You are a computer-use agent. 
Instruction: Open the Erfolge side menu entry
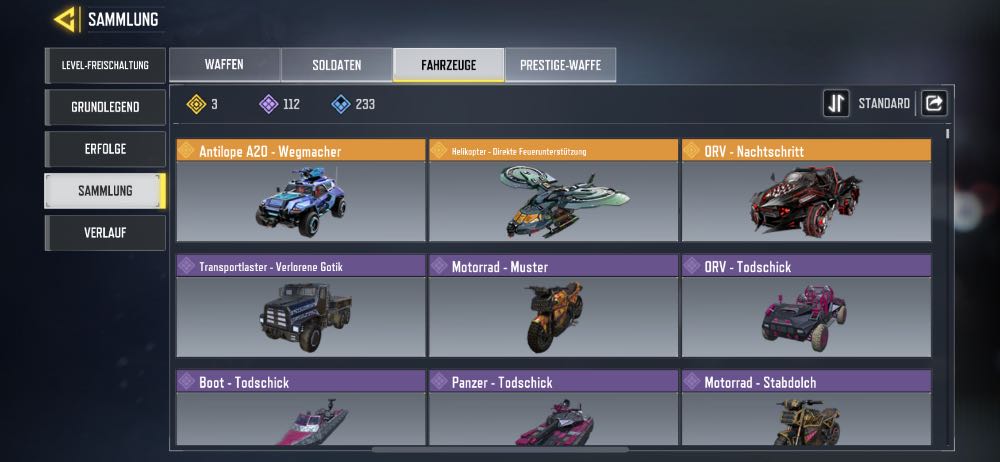[x=105, y=149]
